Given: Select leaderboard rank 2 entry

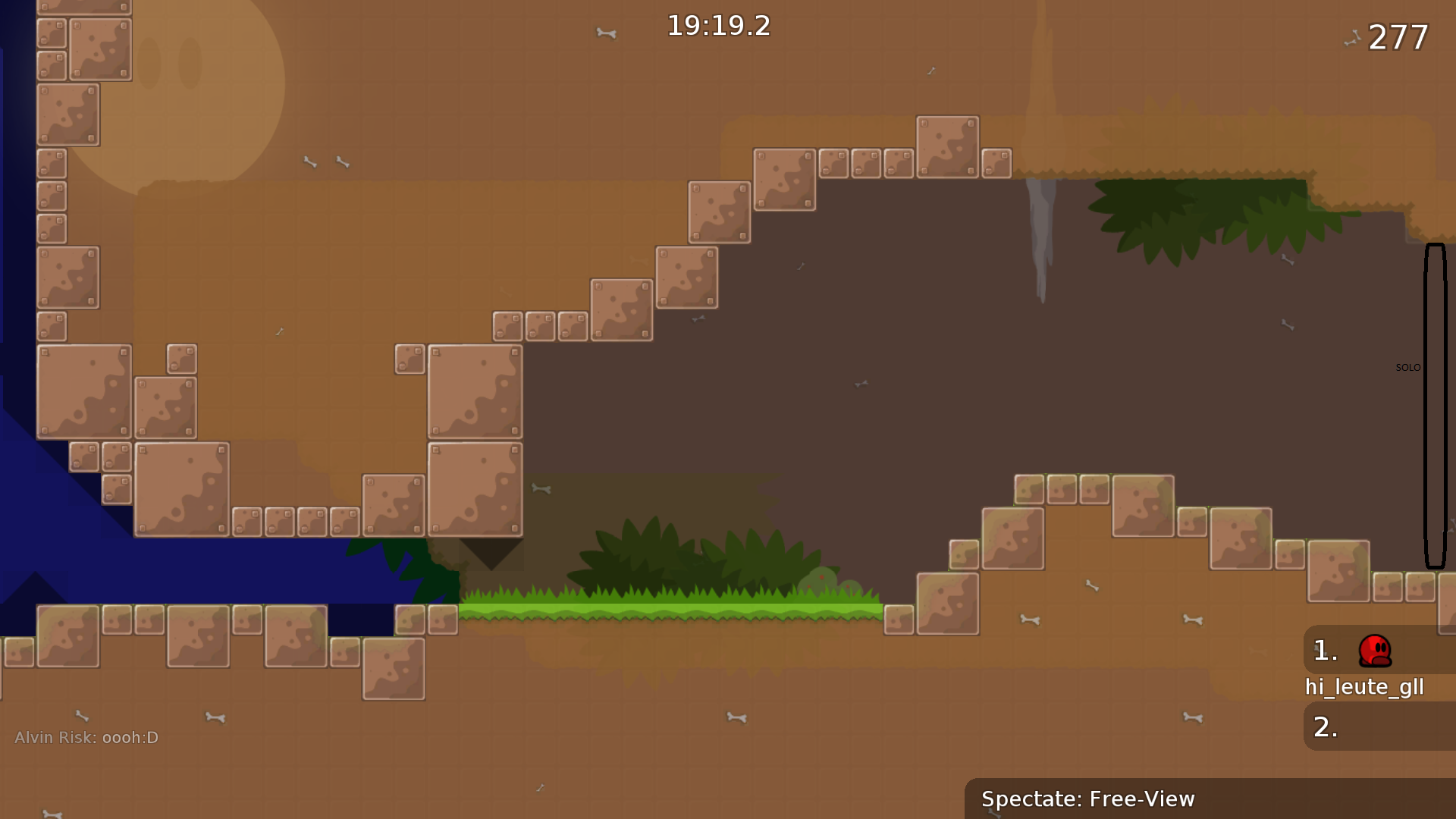Looking at the screenshot, I should coord(1326,726).
